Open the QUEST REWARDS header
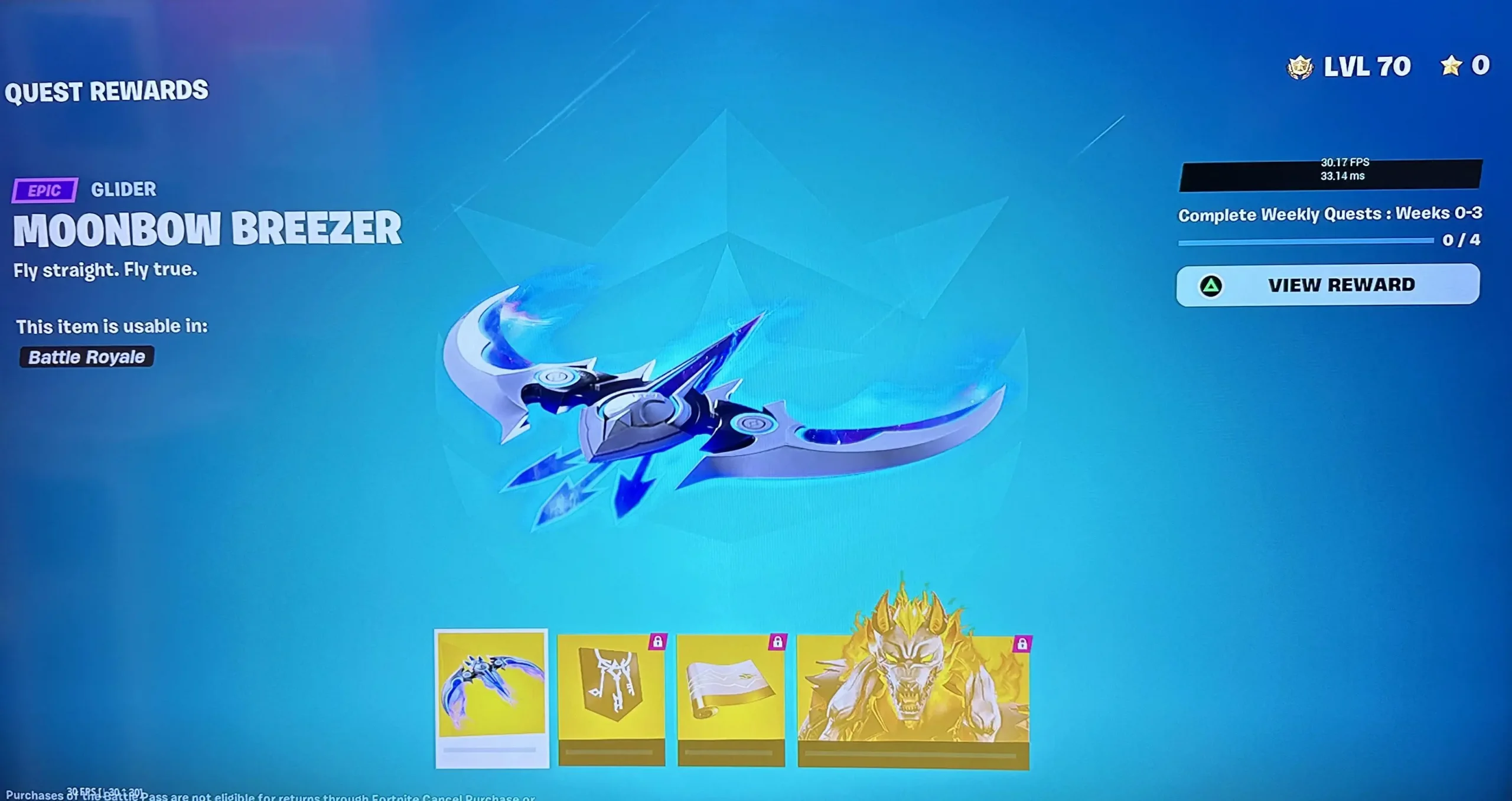The height and width of the screenshot is (801, 1512). (109, 91)
